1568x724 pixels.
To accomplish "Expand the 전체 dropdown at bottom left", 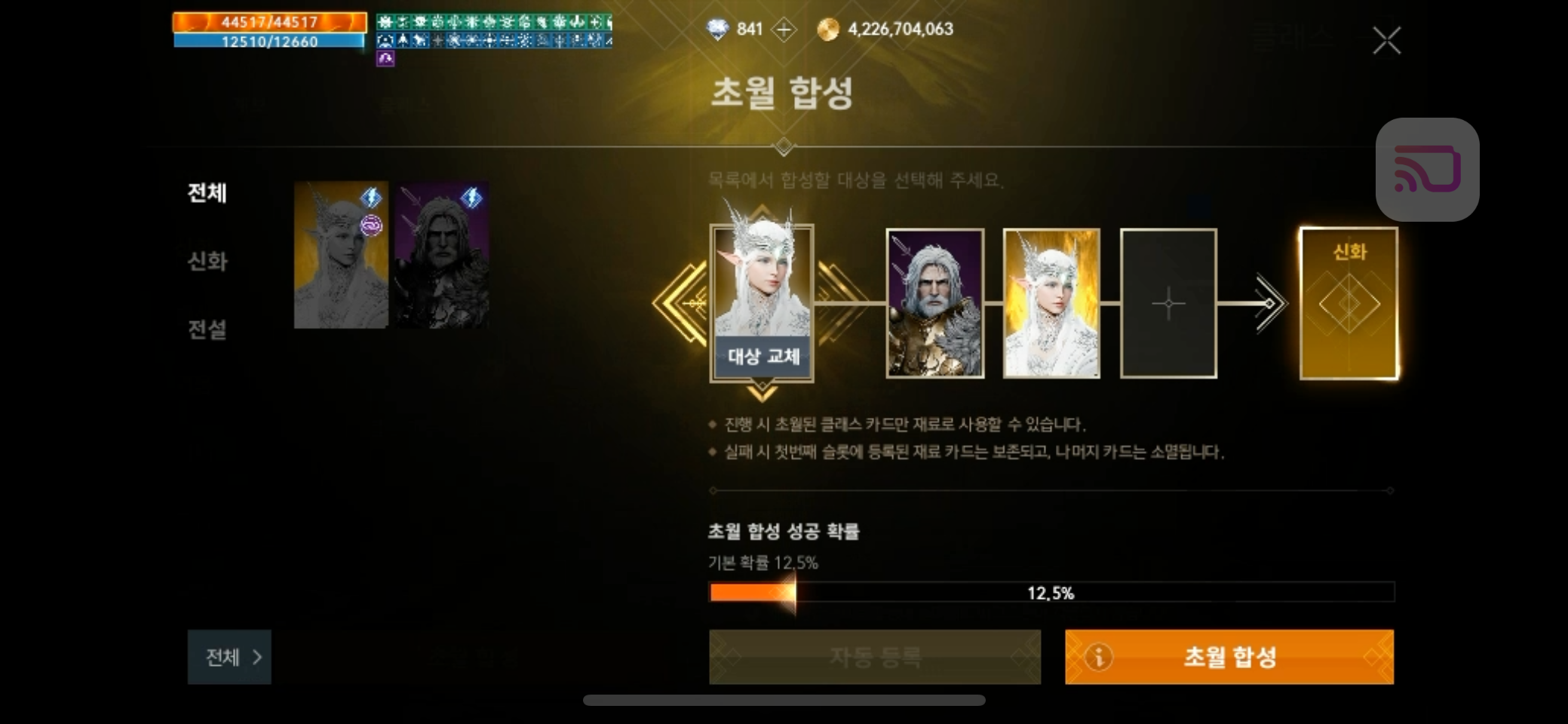I will [229, 657].
